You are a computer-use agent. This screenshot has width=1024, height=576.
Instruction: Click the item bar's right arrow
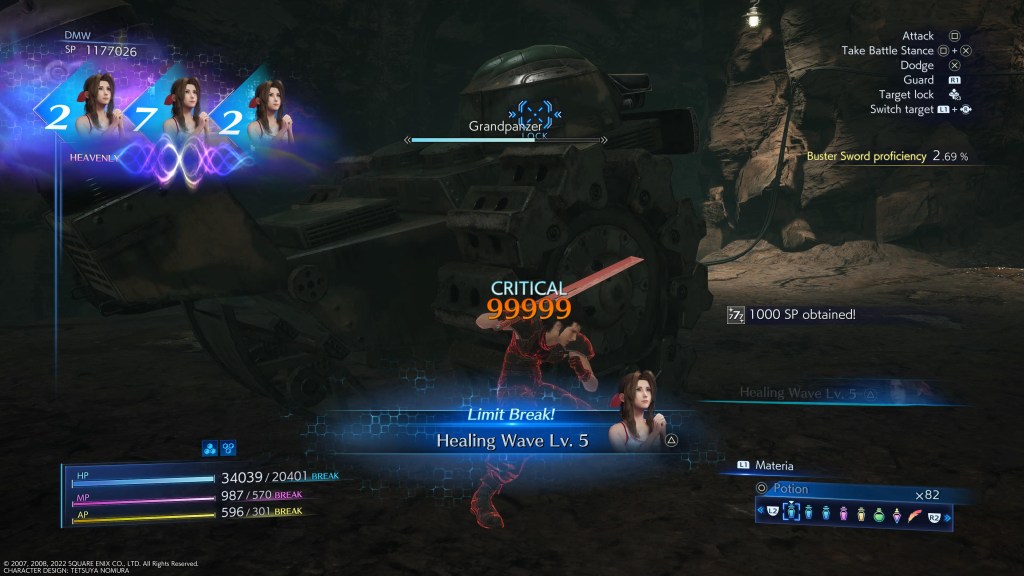948,516
